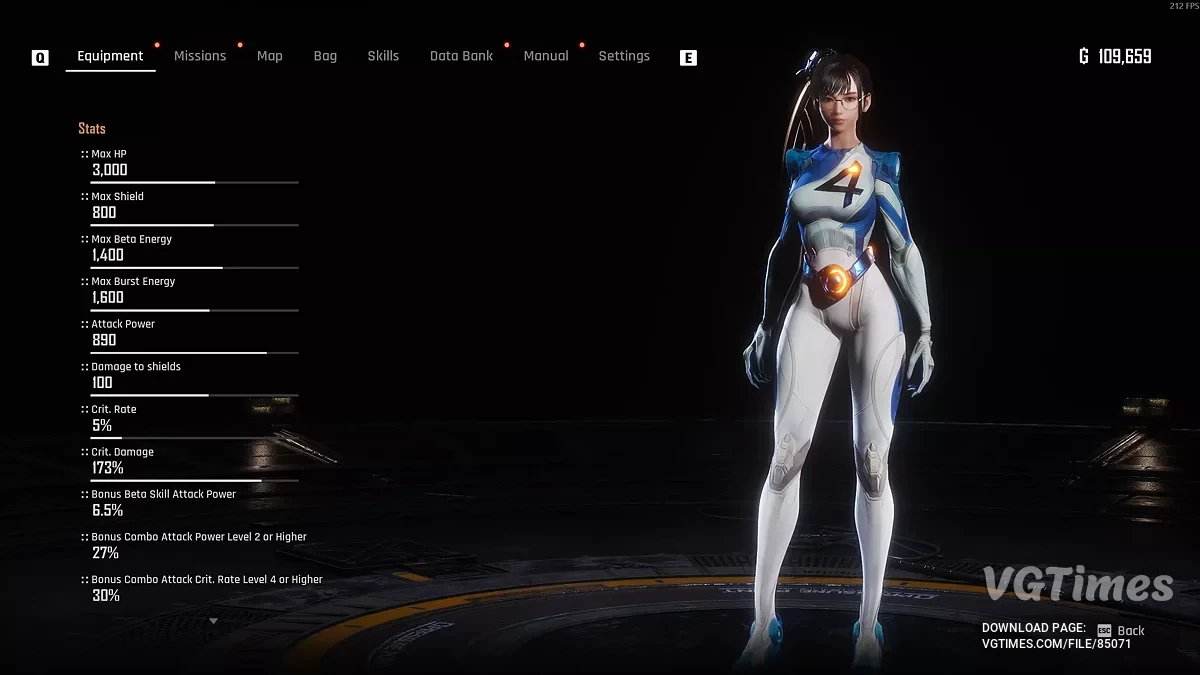Open the Data Bank tab
Image resolution: width=1200 pixels, height=675 pixels.
pos(461,56)
